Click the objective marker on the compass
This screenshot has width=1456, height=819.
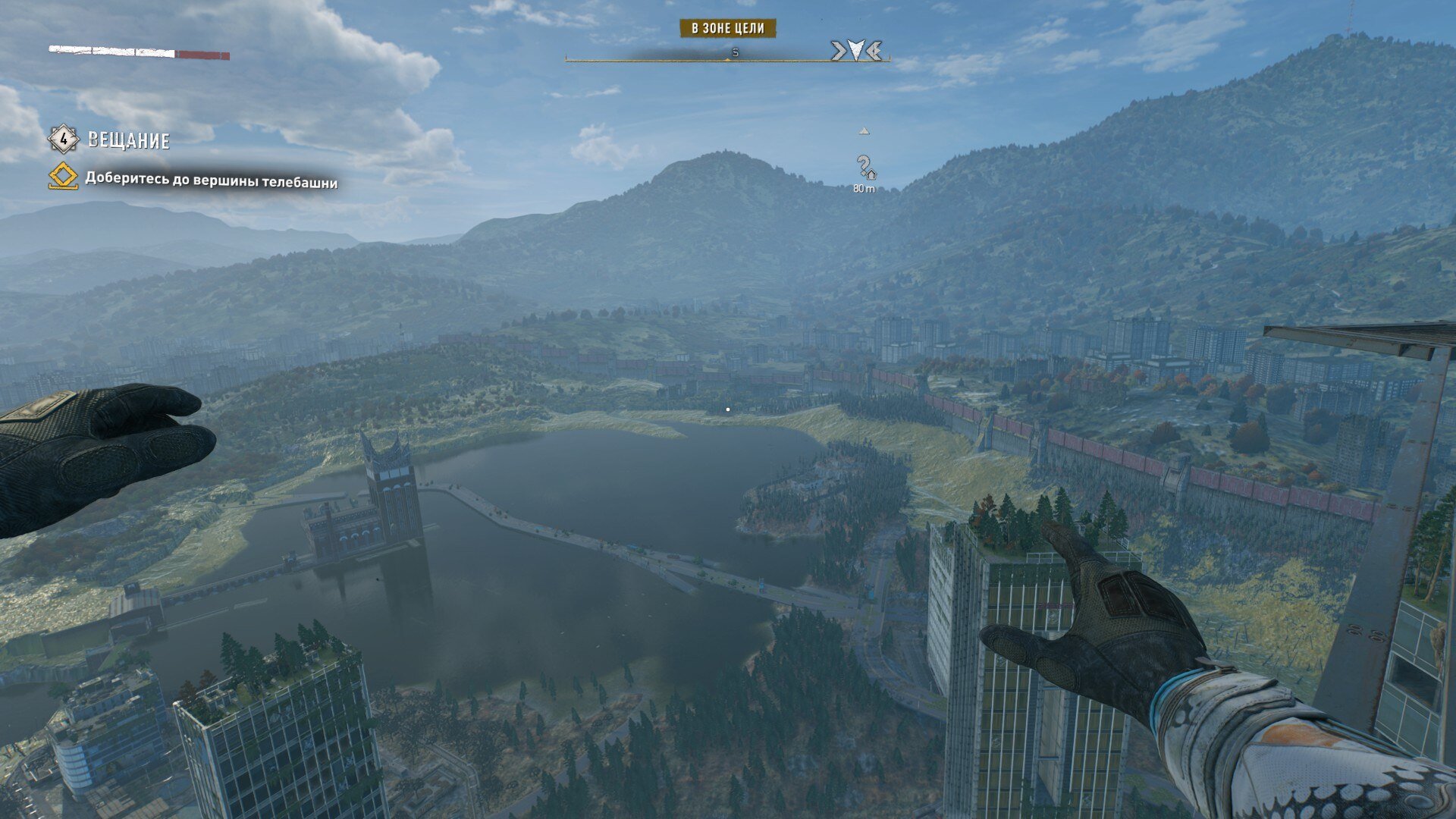[855, 51]
